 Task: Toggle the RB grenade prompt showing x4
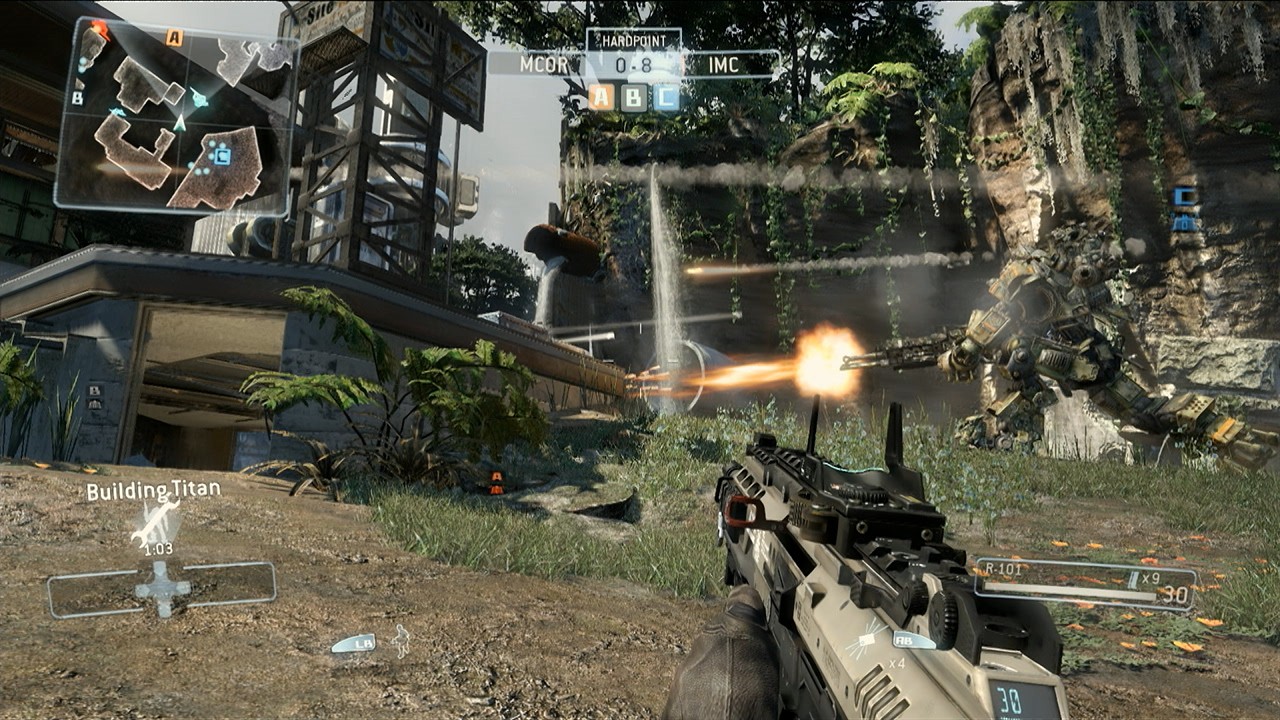(x=905, y=641)
